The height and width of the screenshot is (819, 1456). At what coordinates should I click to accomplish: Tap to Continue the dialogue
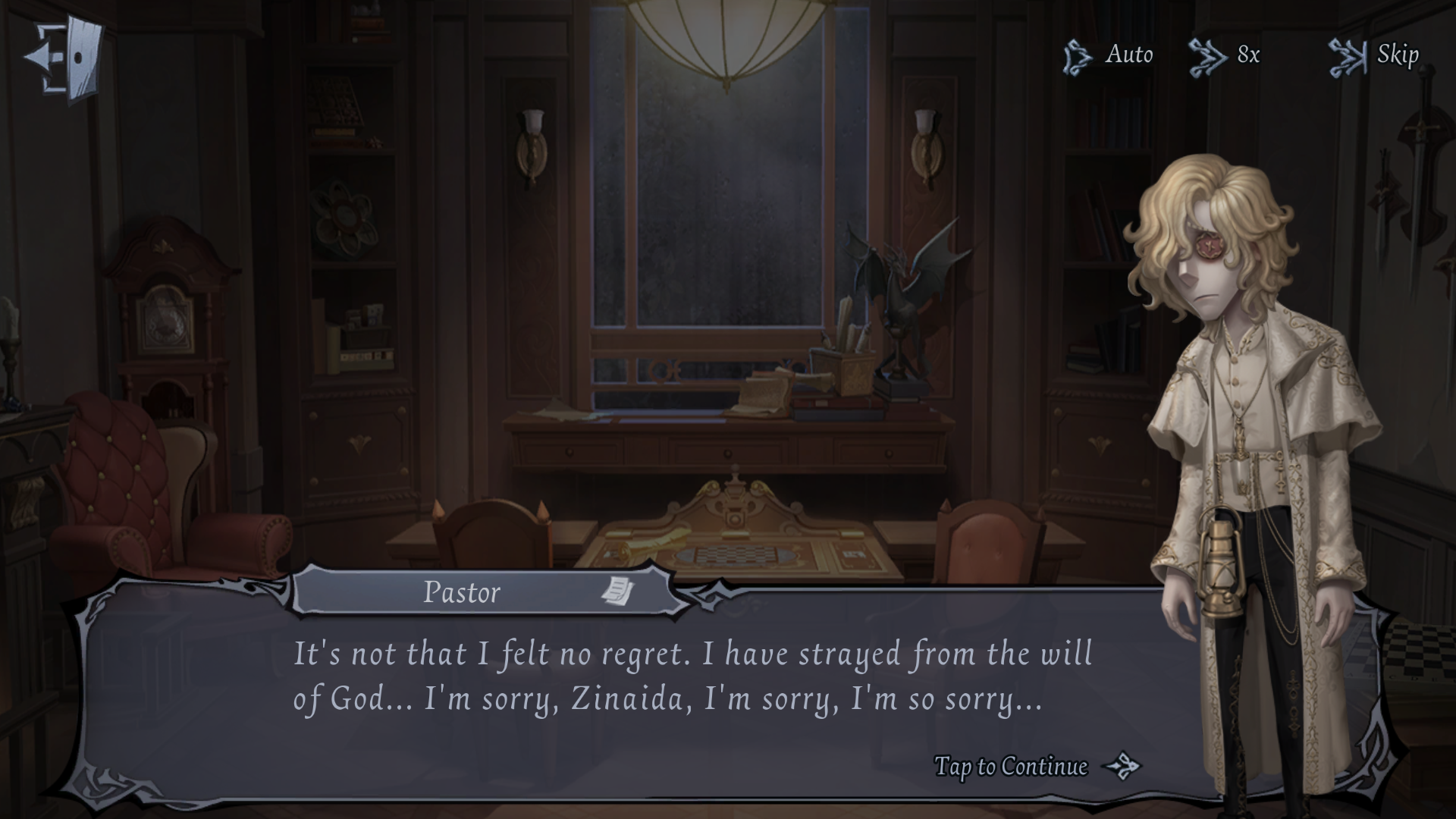(x=1035, y=767)
